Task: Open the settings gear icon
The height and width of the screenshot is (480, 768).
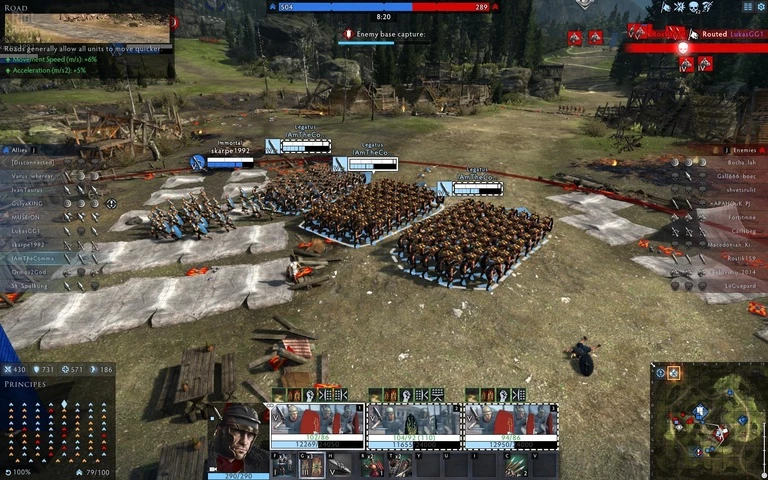Action: click(760, 7)
